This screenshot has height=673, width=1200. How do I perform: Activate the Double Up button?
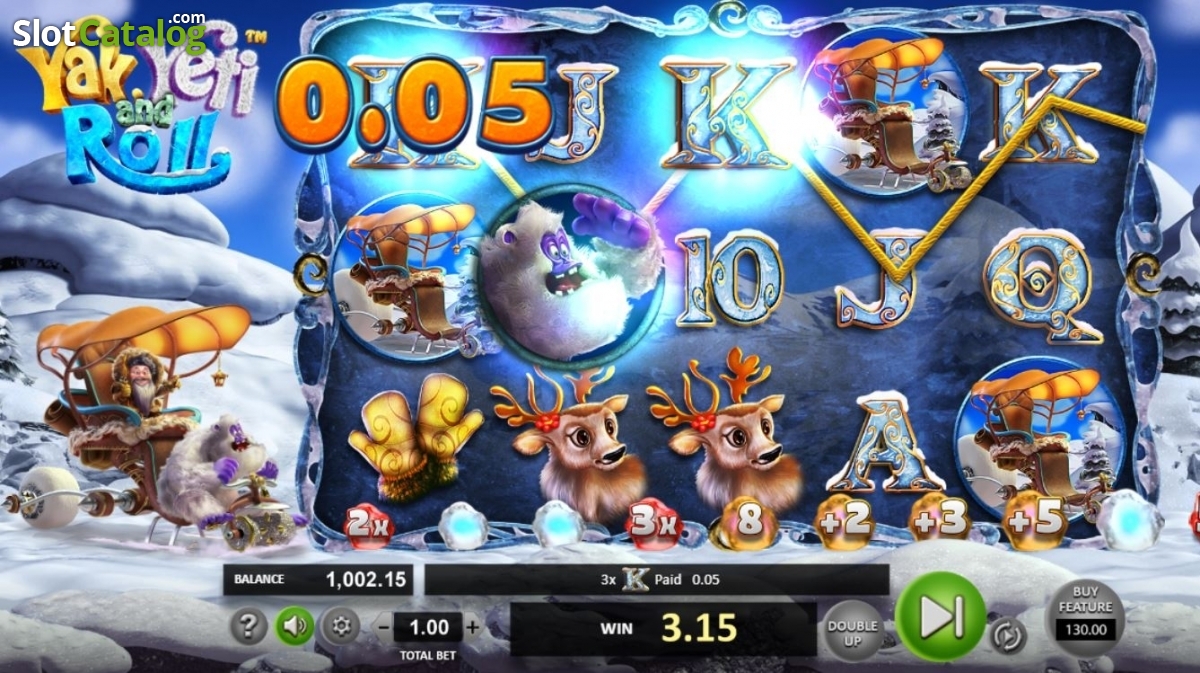pos(853,629)
